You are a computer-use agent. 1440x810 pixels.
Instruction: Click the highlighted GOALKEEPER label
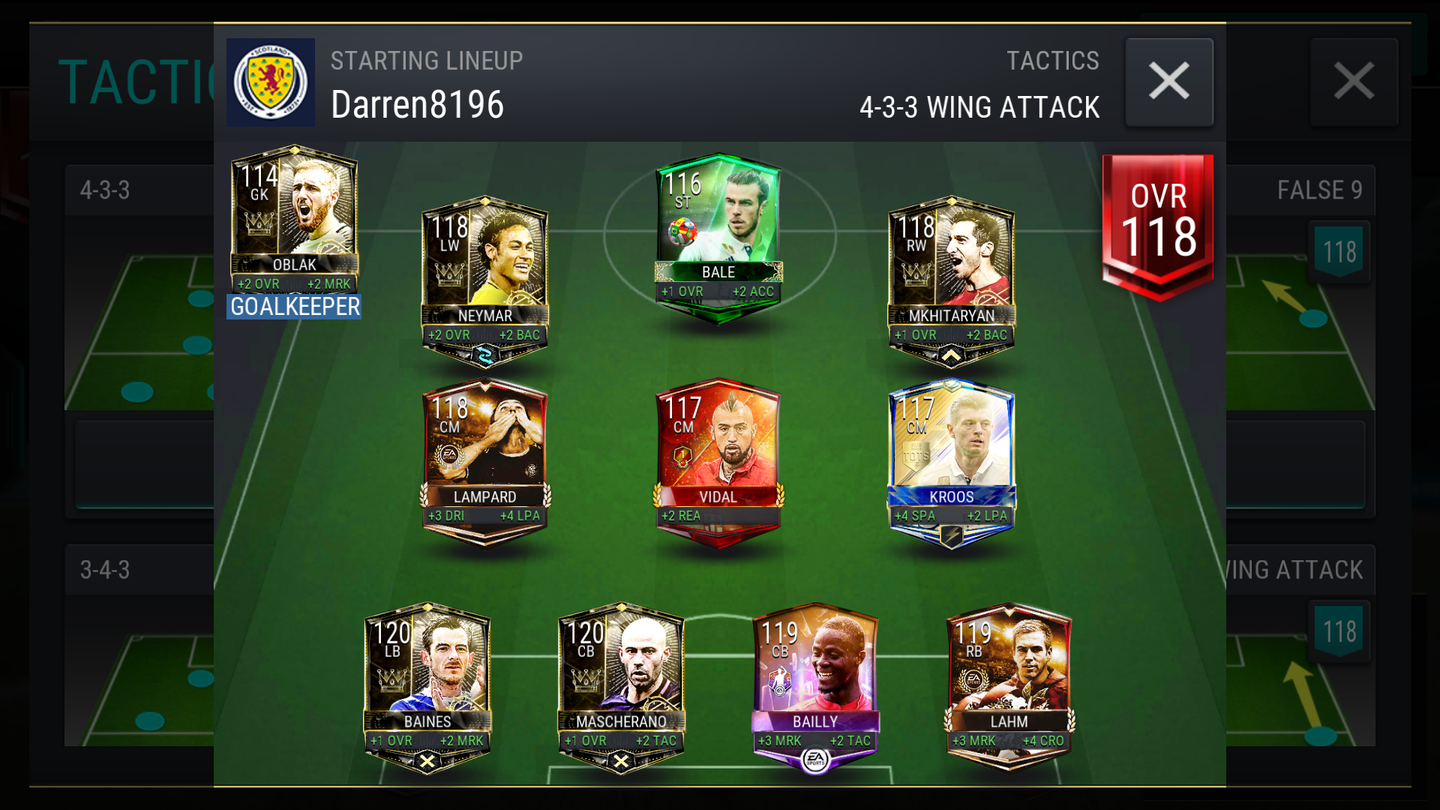[x=293, y=309]
